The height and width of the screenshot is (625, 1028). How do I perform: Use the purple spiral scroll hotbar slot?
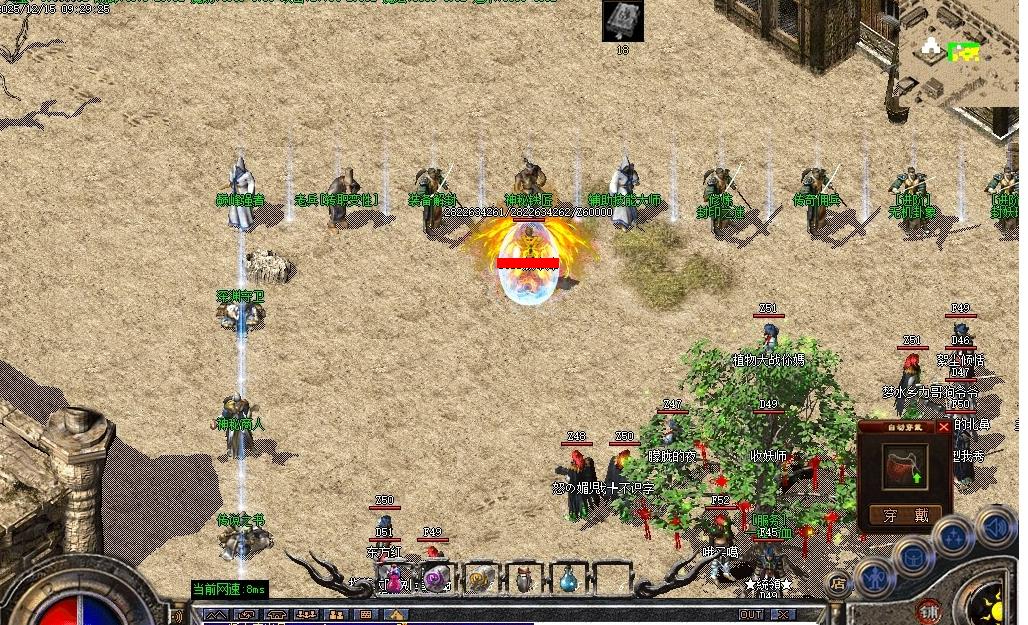(x=436, y=578)
